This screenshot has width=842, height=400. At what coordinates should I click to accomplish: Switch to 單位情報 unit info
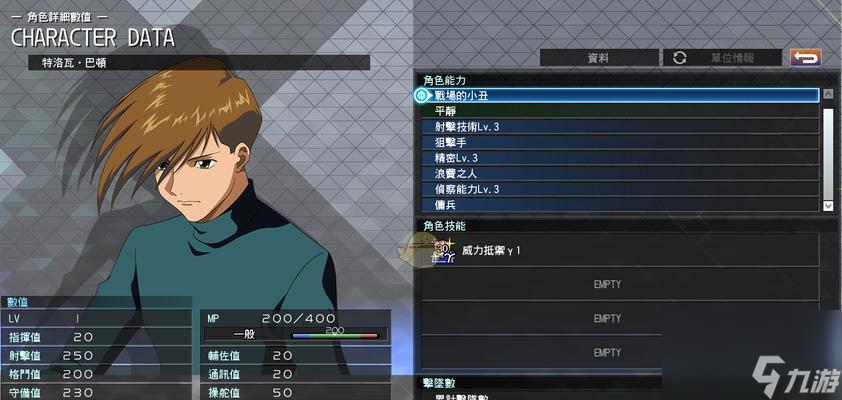(x=724, y=58)
